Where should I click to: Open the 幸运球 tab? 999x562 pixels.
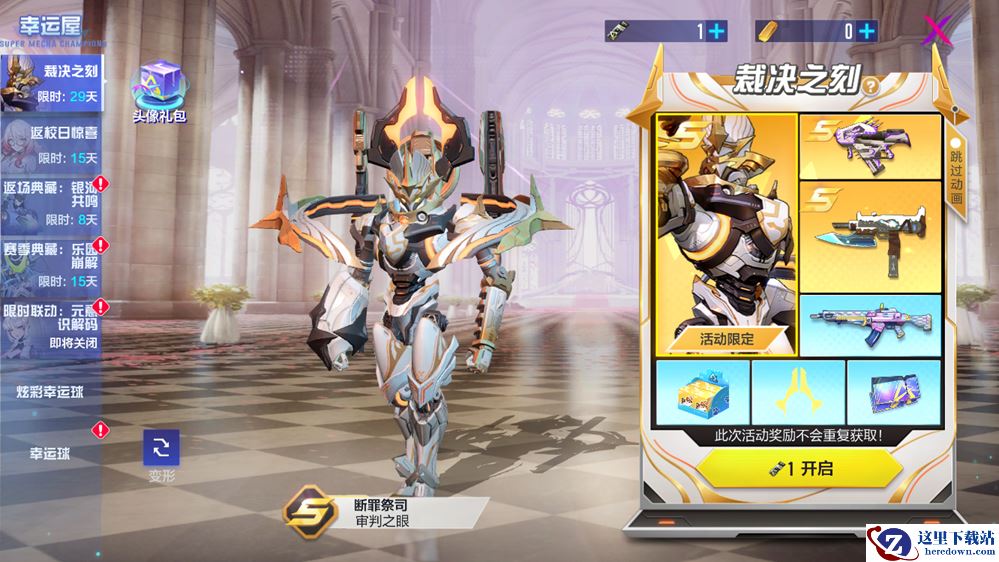click(x=50, y=452)
